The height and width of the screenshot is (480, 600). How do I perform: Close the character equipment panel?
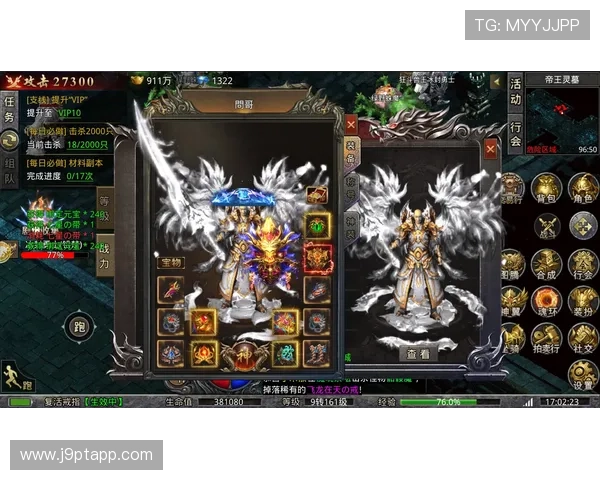pyautogui.click(x=351, y=124)
